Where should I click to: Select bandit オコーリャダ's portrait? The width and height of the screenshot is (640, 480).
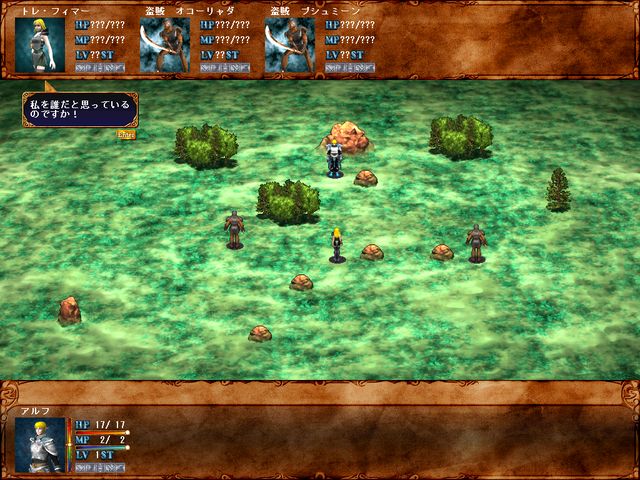tap(164, 45)
